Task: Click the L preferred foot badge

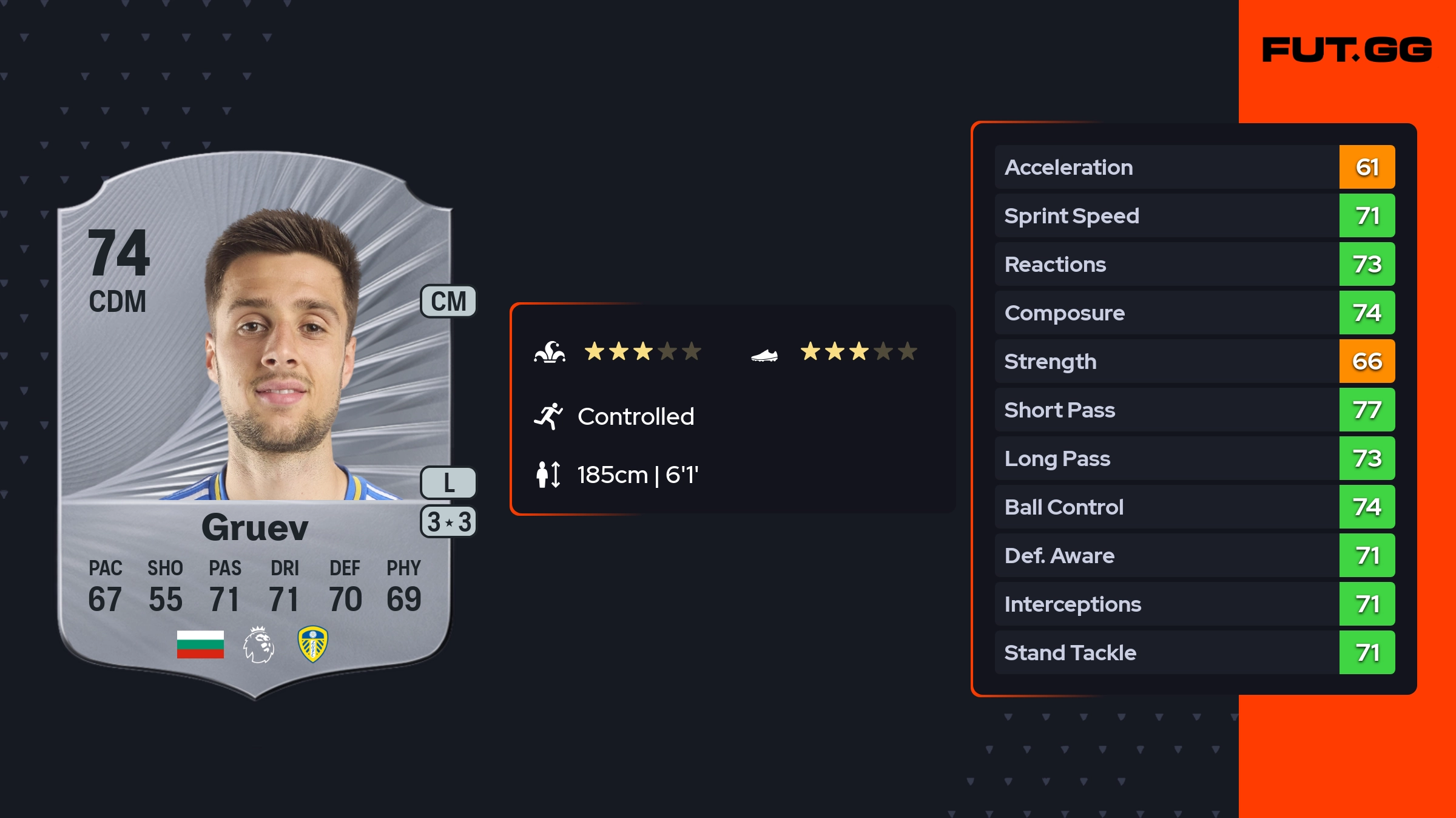Action: (x=448, y=483)
